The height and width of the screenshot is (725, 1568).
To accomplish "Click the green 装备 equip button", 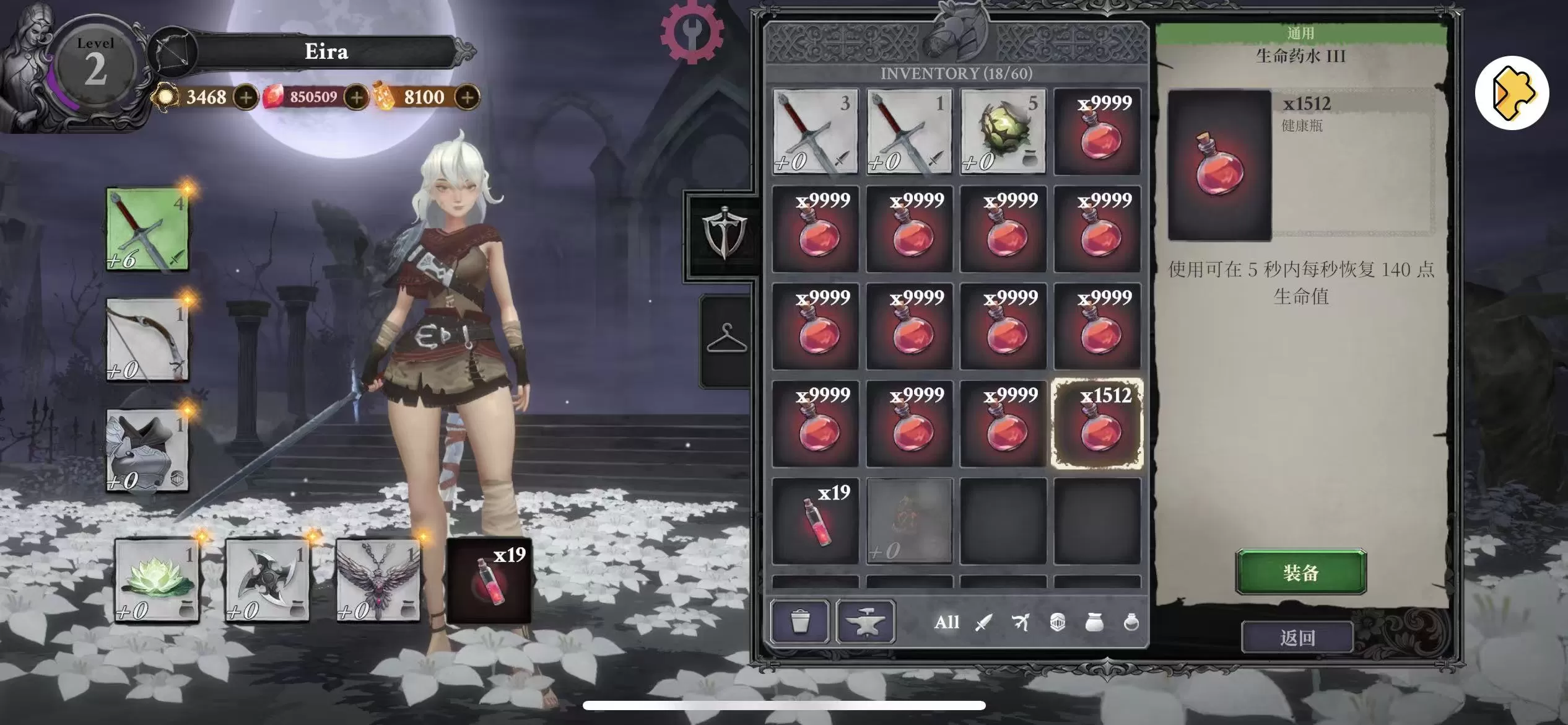I will point(1300,572).
